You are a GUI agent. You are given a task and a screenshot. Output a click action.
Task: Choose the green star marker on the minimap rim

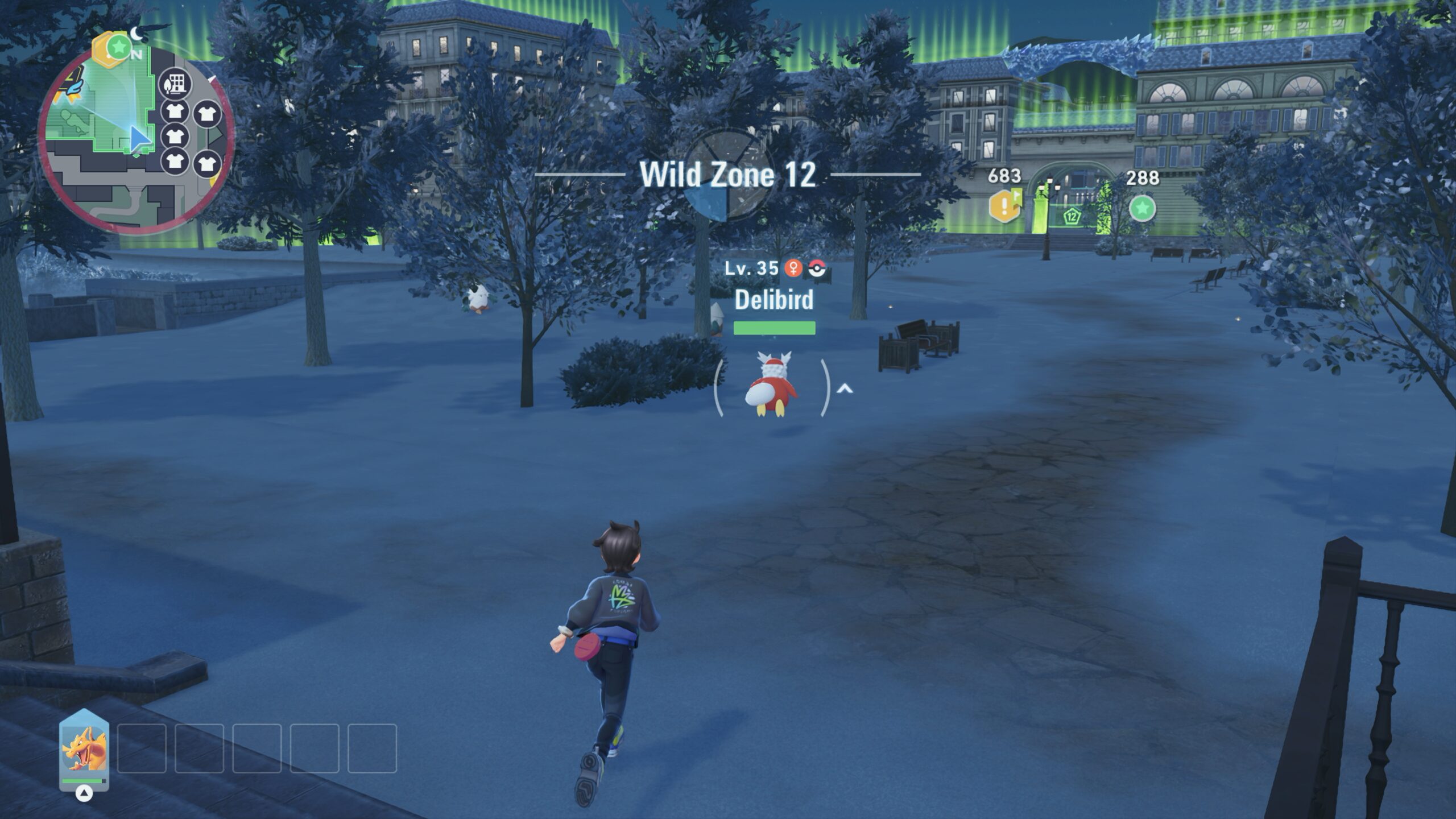point(118,47)
